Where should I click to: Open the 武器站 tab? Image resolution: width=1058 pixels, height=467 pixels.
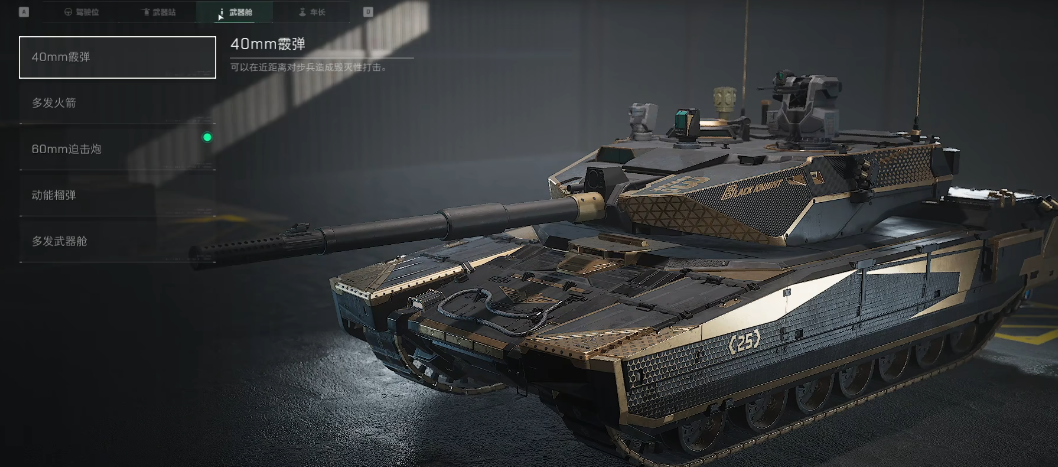pos(159,12)
